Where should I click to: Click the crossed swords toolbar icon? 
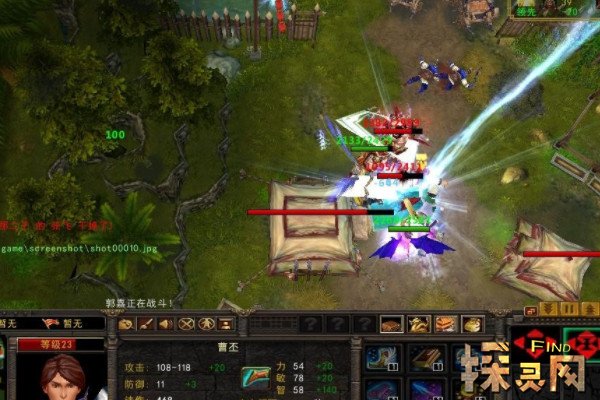pos(186,324)
